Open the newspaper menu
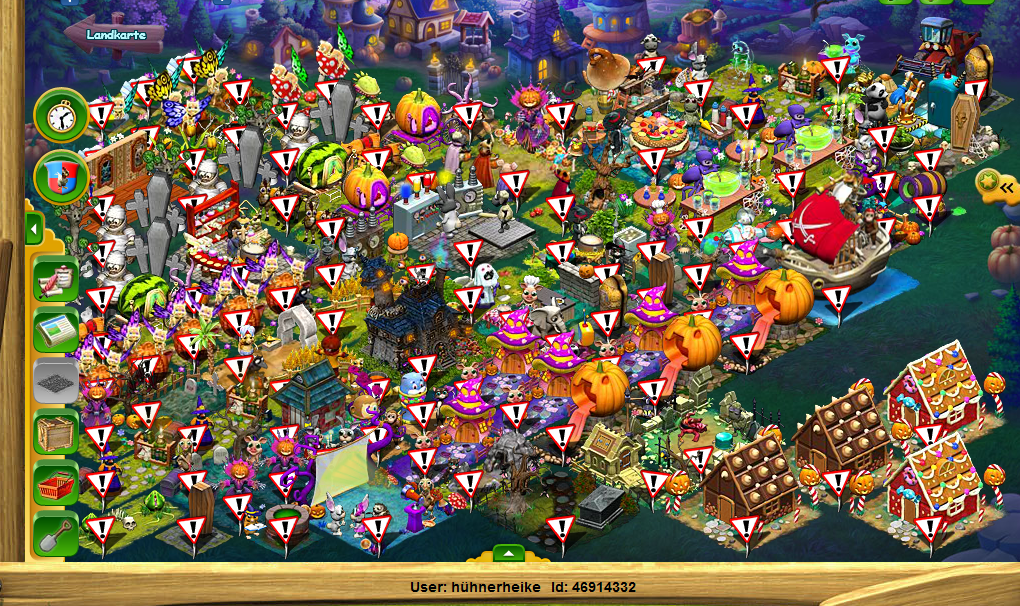The image size is (1020, 606). pos(56,331)
